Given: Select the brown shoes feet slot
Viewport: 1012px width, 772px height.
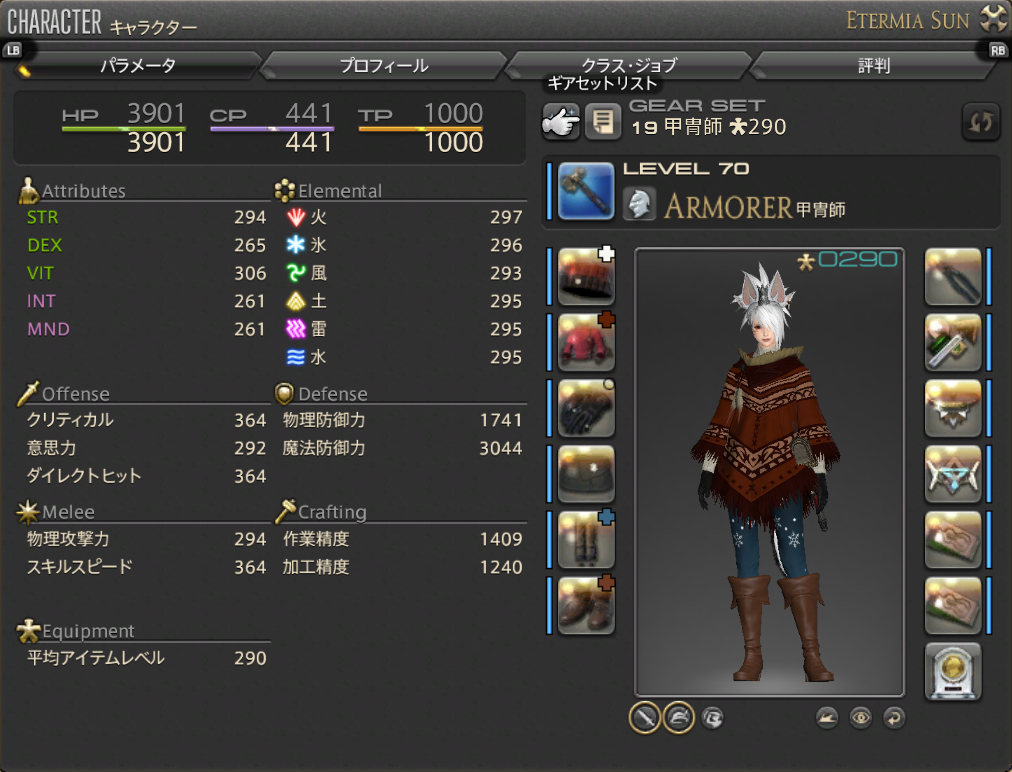Looking at the screenshot, I should coord(586,606).
